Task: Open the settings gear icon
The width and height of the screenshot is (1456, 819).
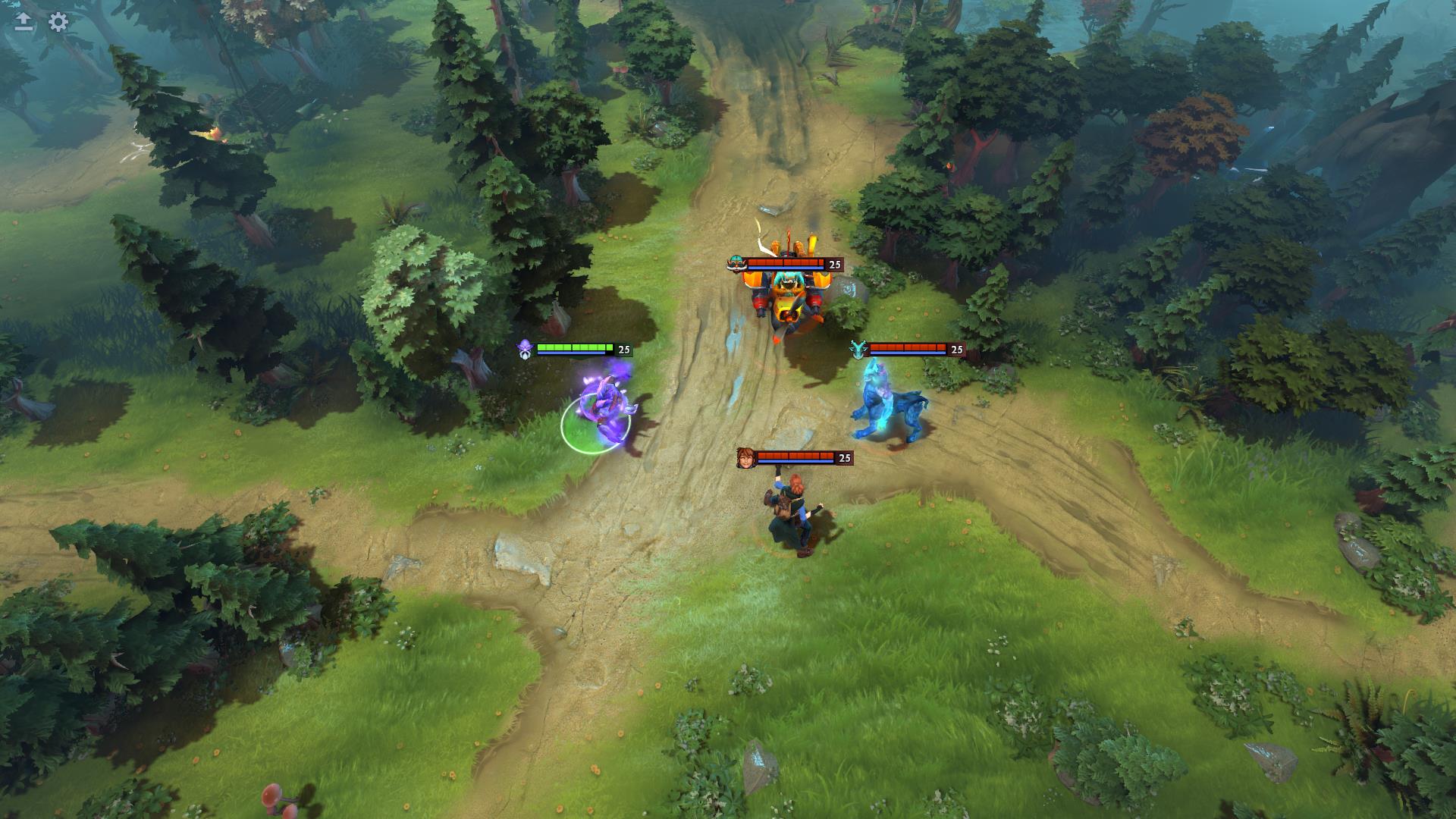Action: tap(58, 22)
